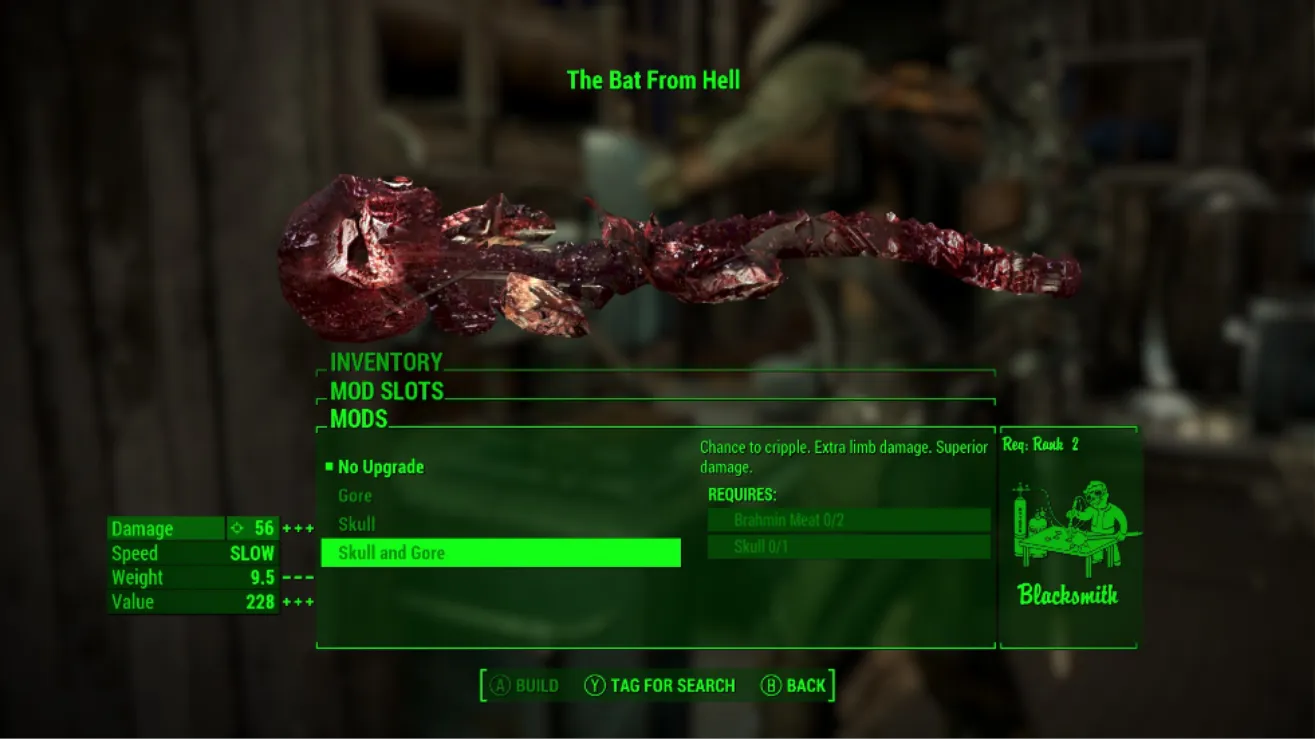
Task: Switch to the MOD SLOTS section
Action: [387, 391]
